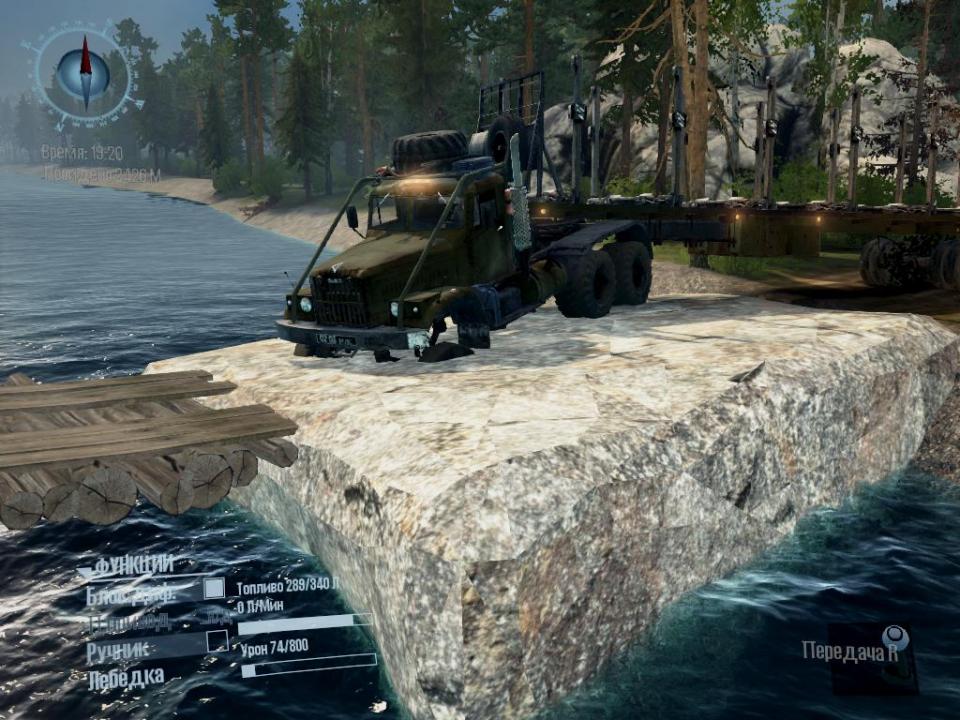This screenshot has width=960, height=720.
Task: Toggle the Ручник handbrake checkbox
Action: (x=217, y=642)
